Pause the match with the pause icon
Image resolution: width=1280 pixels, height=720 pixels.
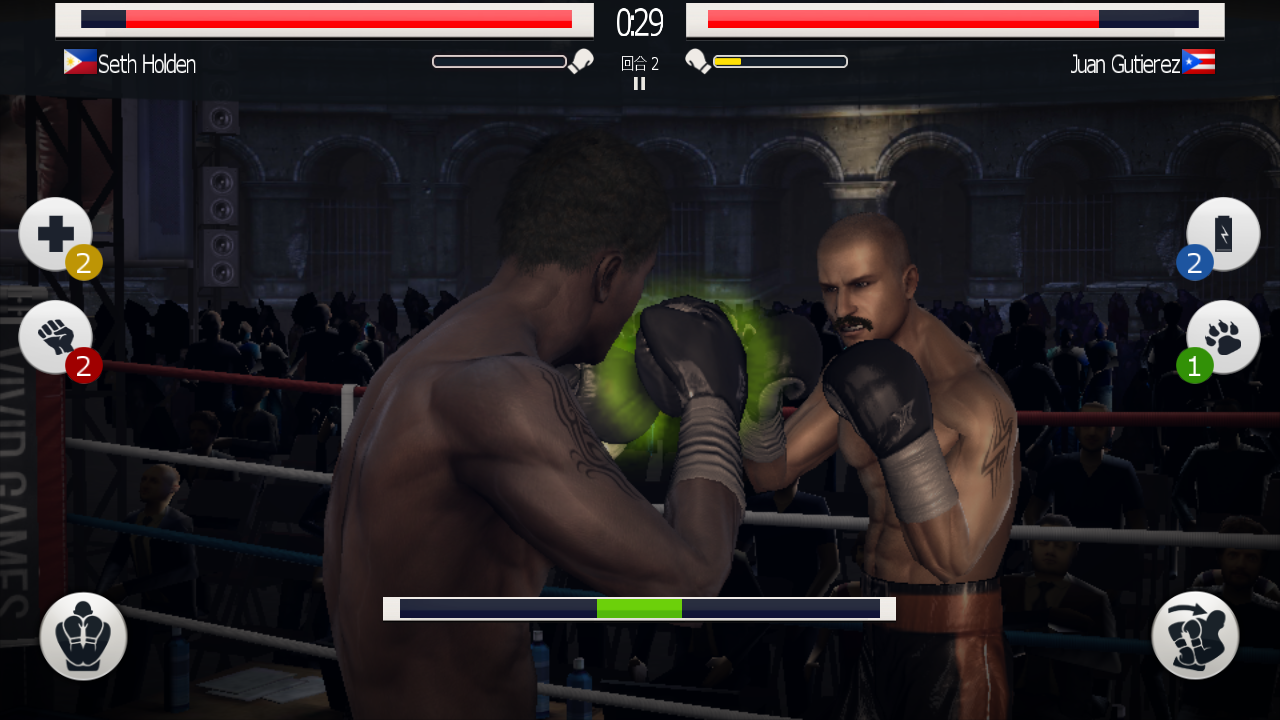click(x=639, y=84)
